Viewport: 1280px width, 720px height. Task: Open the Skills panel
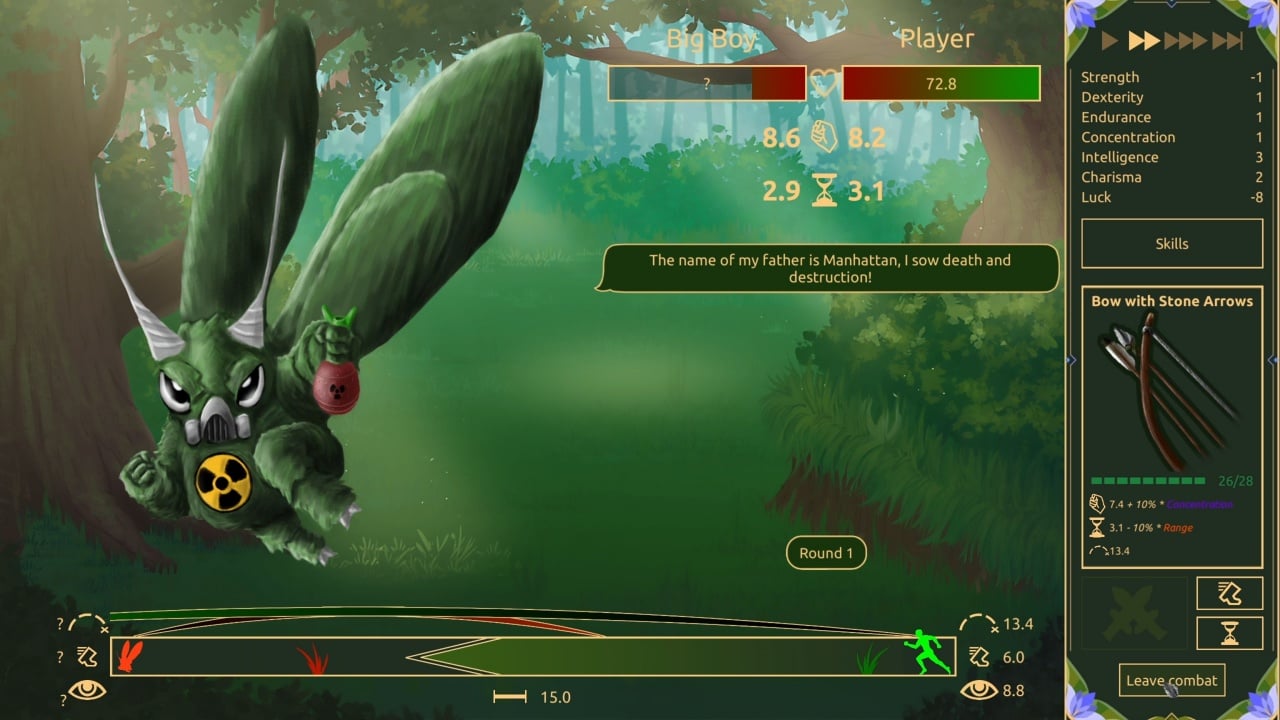[x=1171, y=244]
